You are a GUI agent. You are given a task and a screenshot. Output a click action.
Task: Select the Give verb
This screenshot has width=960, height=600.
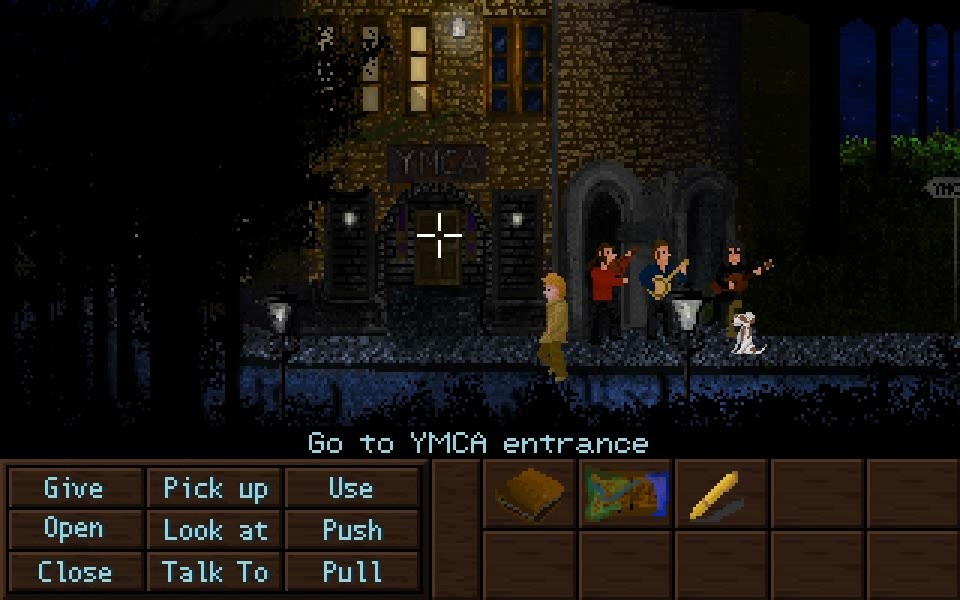click(74, 488)
